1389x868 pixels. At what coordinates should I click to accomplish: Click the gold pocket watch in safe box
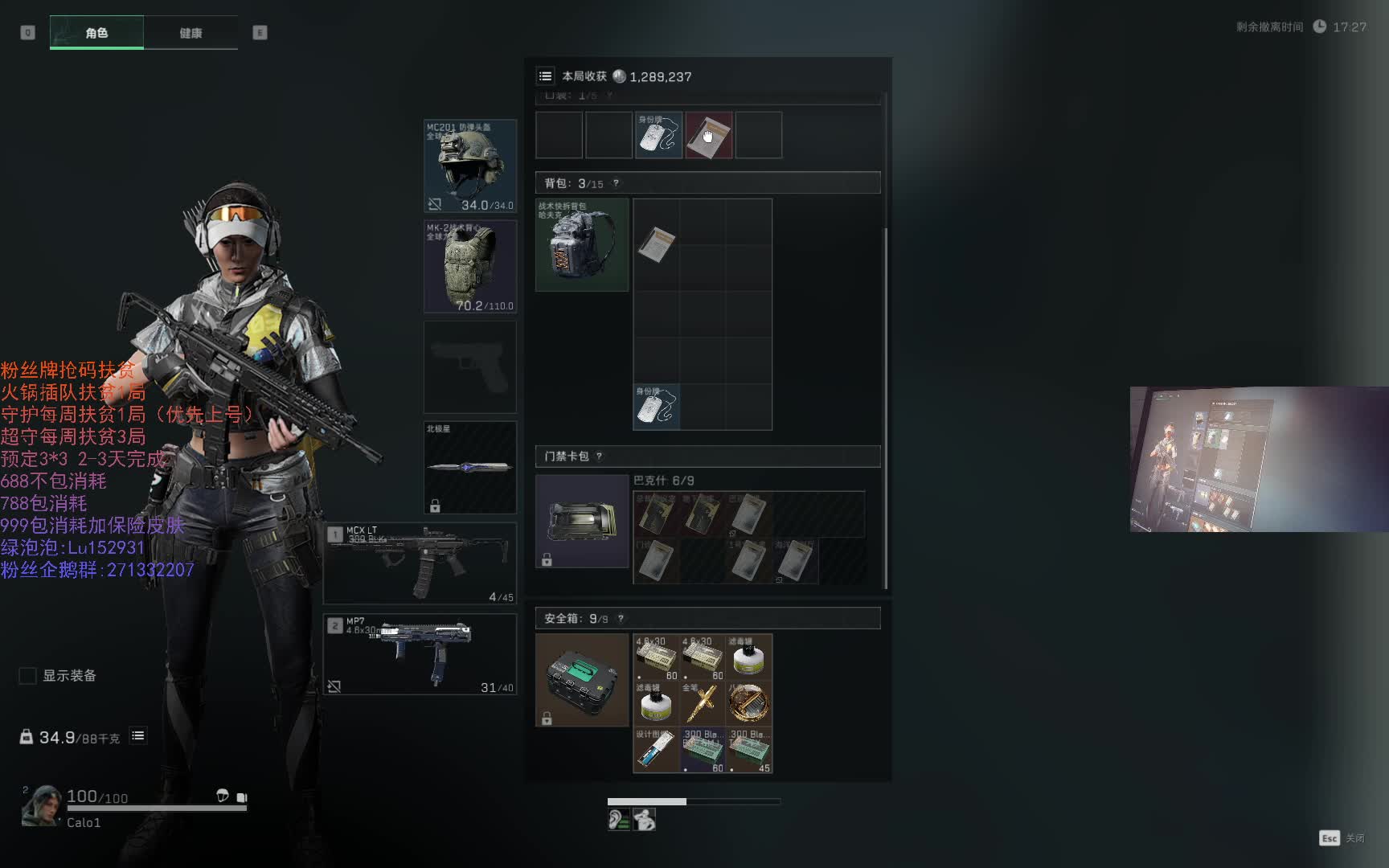748,703
